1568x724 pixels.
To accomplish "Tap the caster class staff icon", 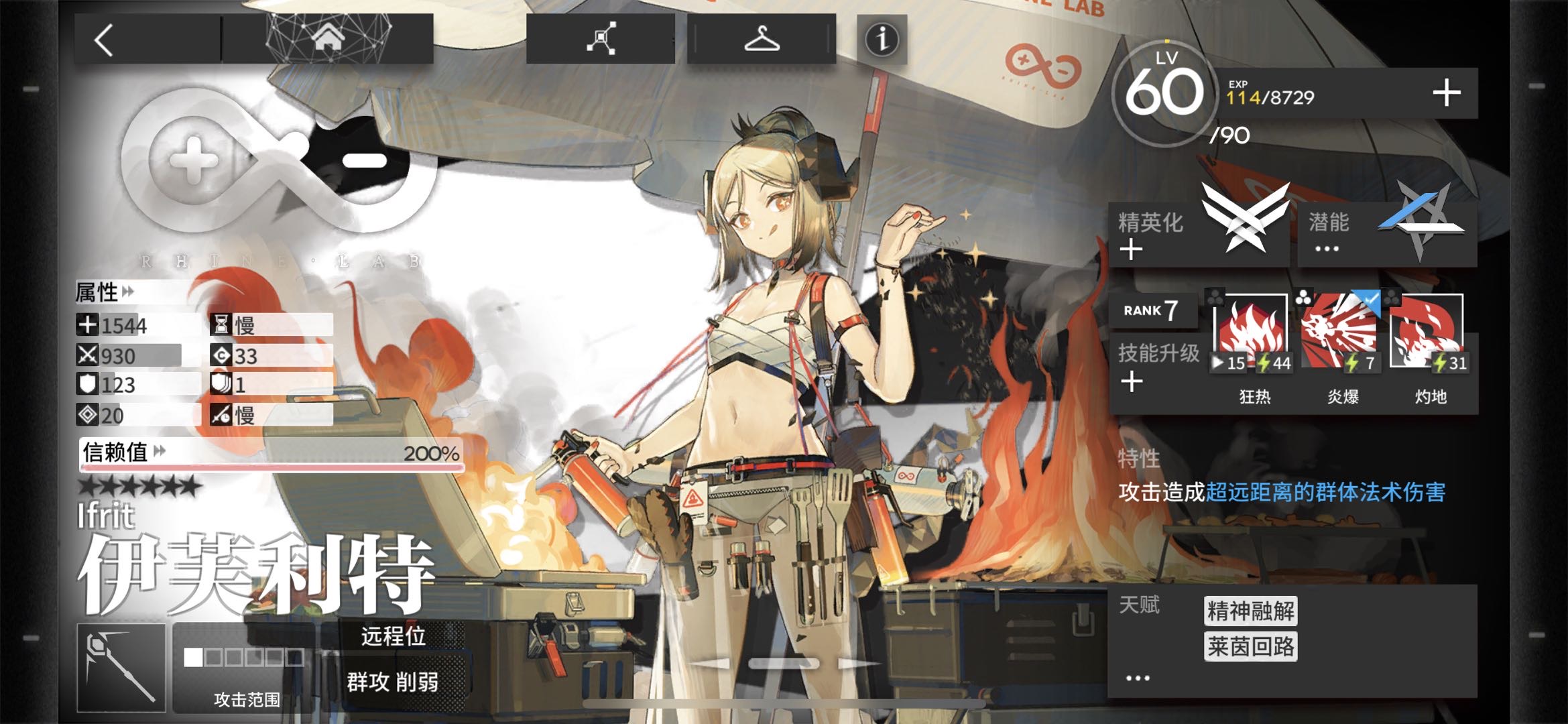I will click(x=121, y=668).
